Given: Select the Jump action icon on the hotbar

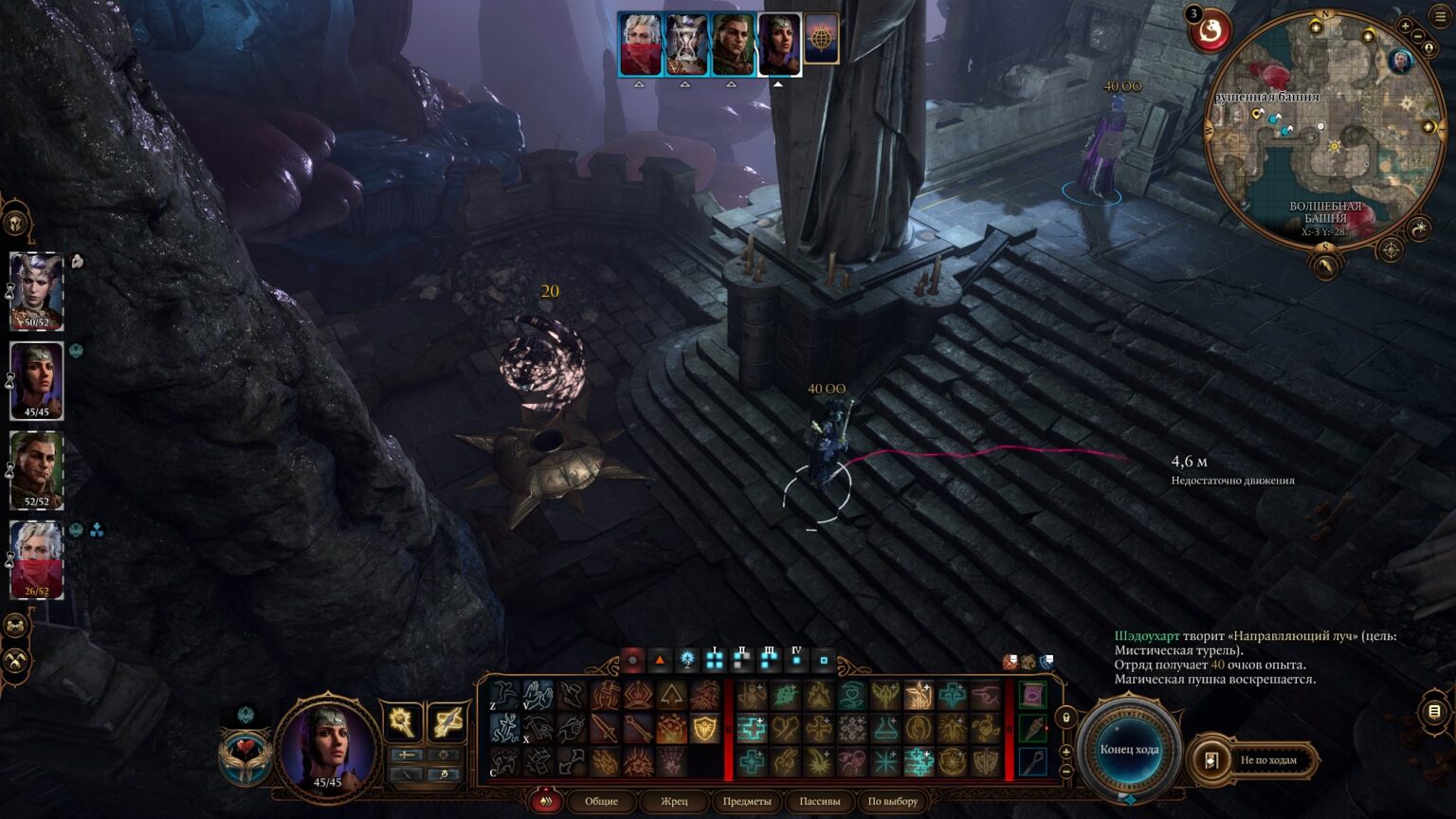Looking at the screenshot, I should point(501,695).
